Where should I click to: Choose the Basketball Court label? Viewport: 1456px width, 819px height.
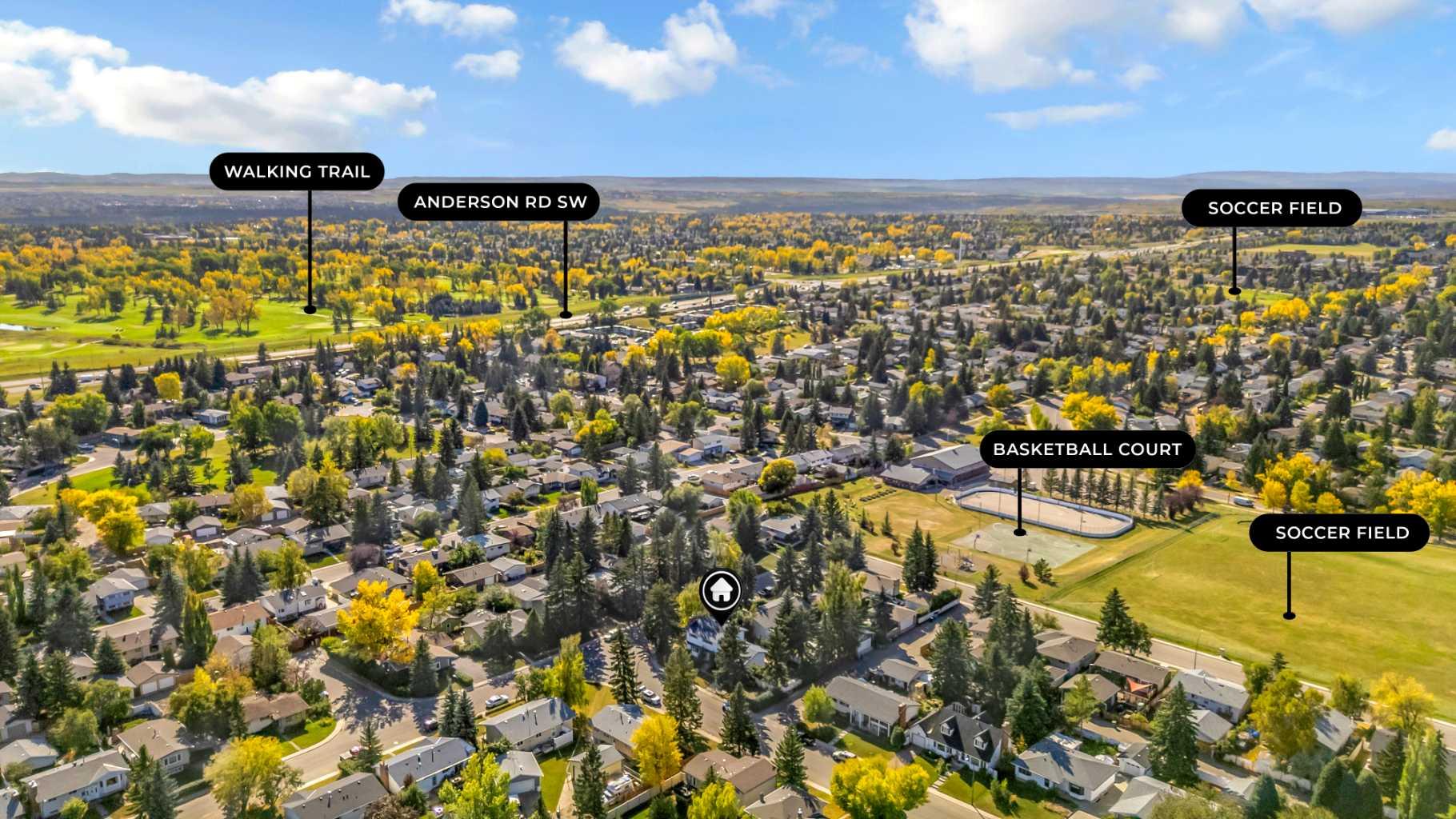1087,449
